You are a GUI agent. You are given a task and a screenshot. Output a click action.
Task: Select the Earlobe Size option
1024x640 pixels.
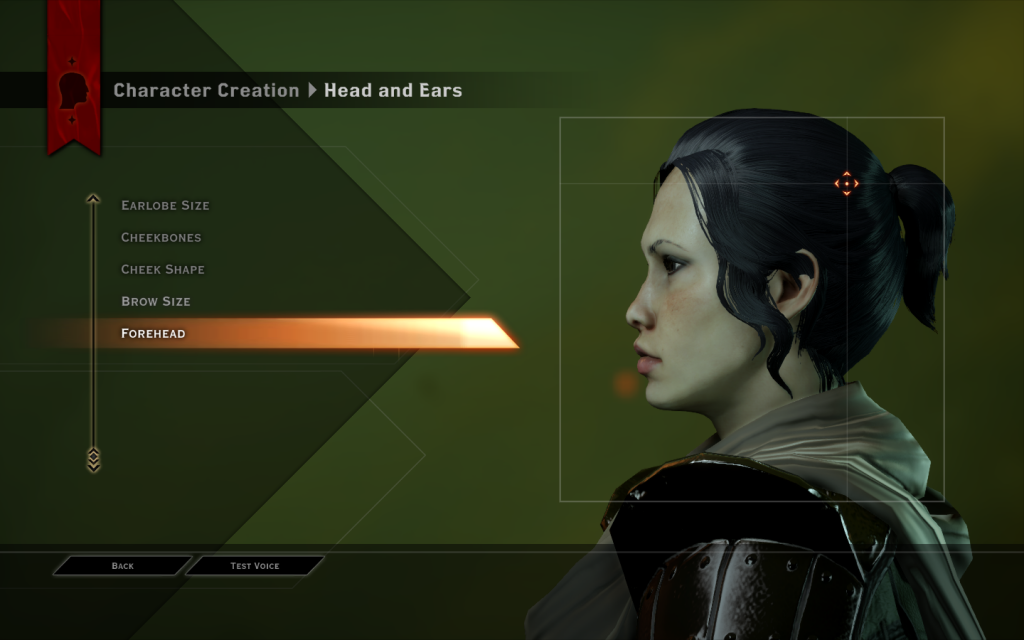(x=165, y=206)
